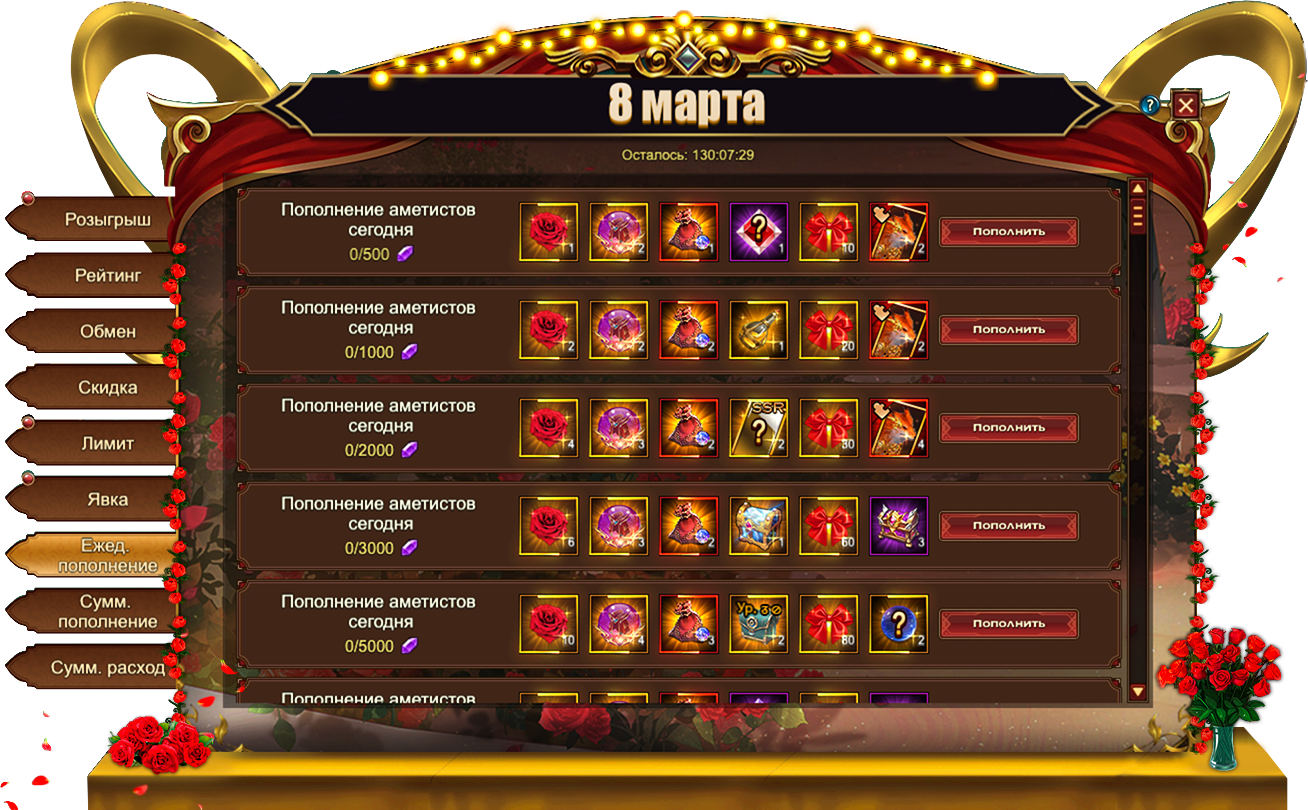
Task: Inspect the SSR mystery card reward
Action: coord(758,428)
